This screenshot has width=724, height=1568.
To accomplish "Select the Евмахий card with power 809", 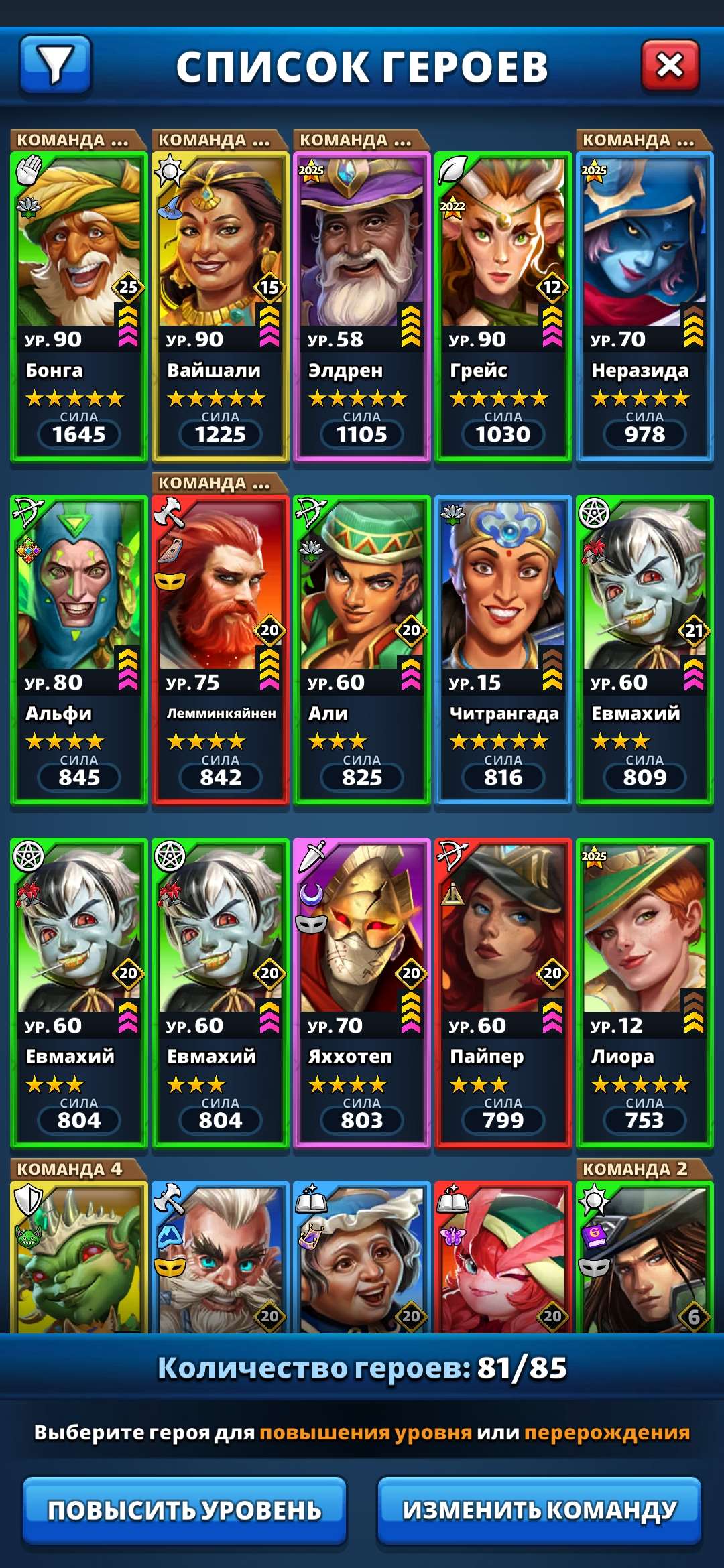I will [645, 650].
